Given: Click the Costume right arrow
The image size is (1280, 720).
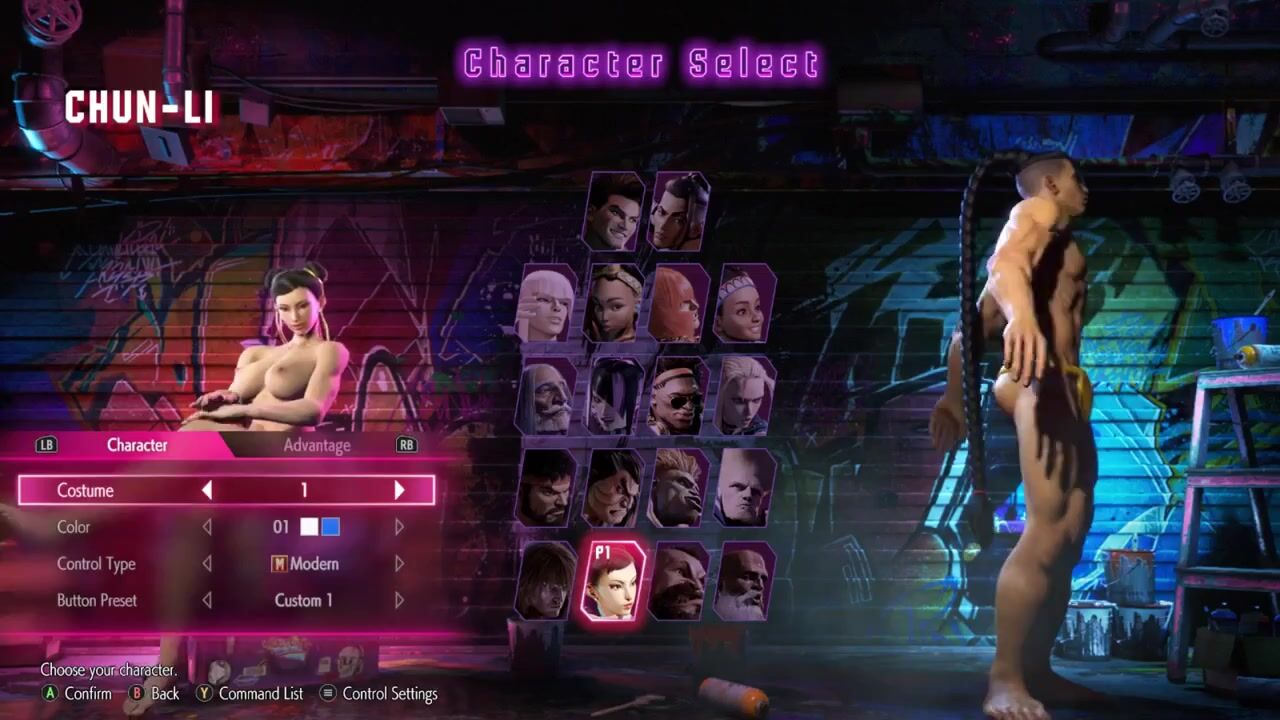Looking at the screenshot, I should click(399, 490).
